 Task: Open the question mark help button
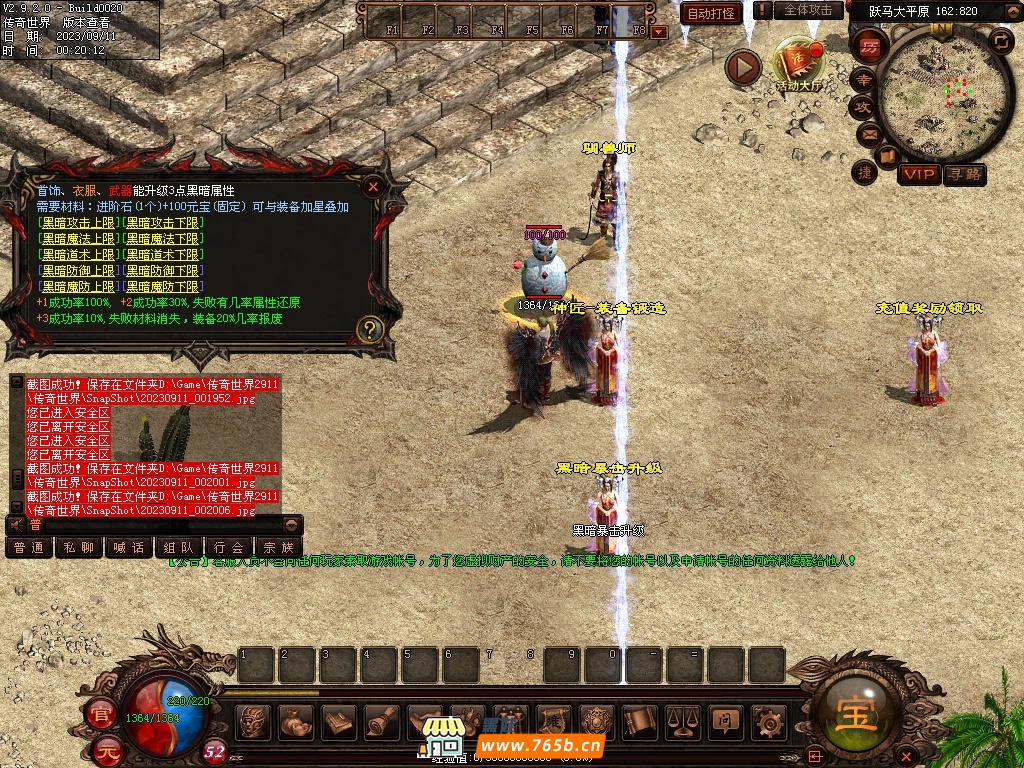tap(370, 329)
